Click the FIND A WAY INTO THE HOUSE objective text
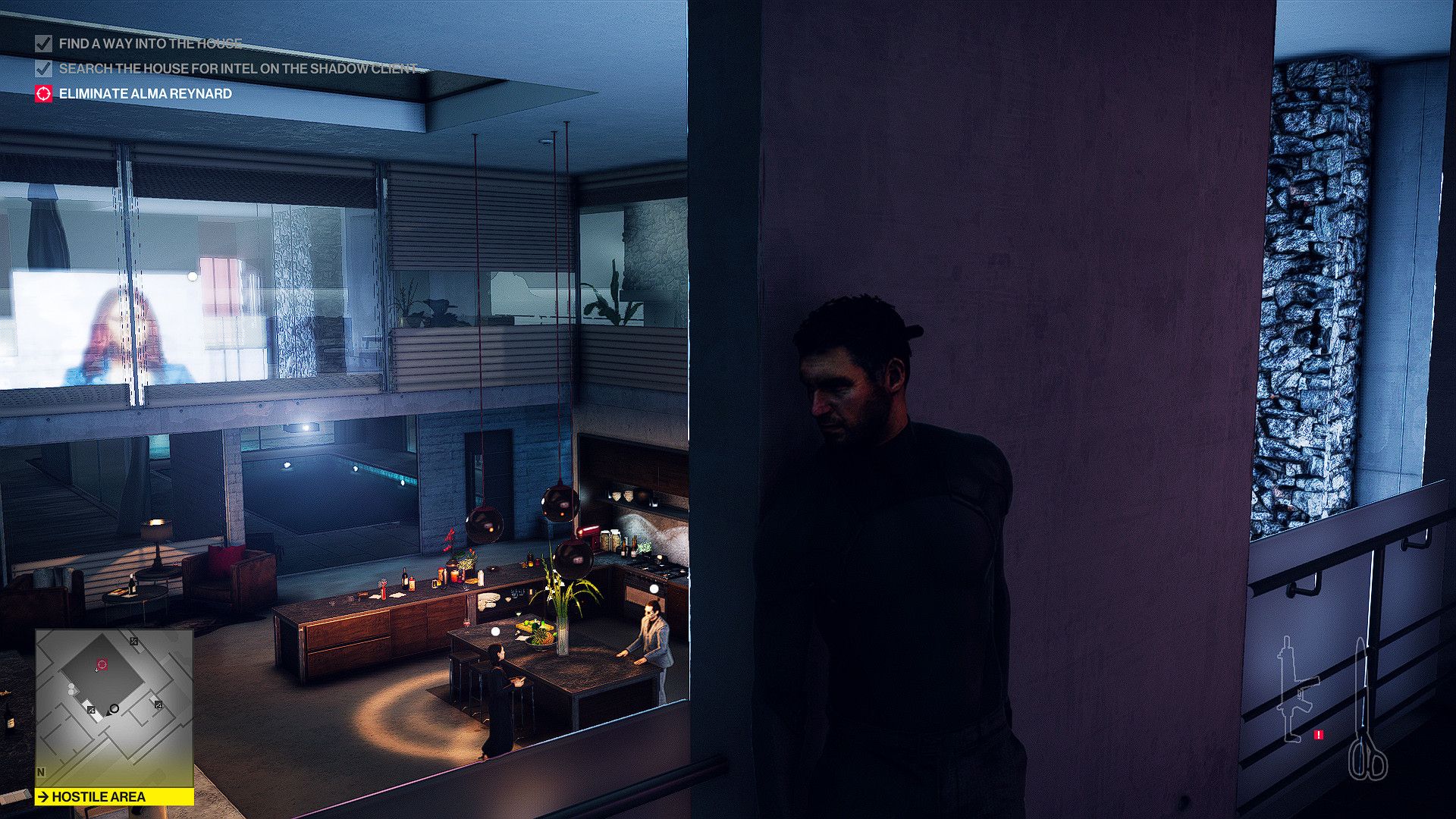 tap(149, 43)
